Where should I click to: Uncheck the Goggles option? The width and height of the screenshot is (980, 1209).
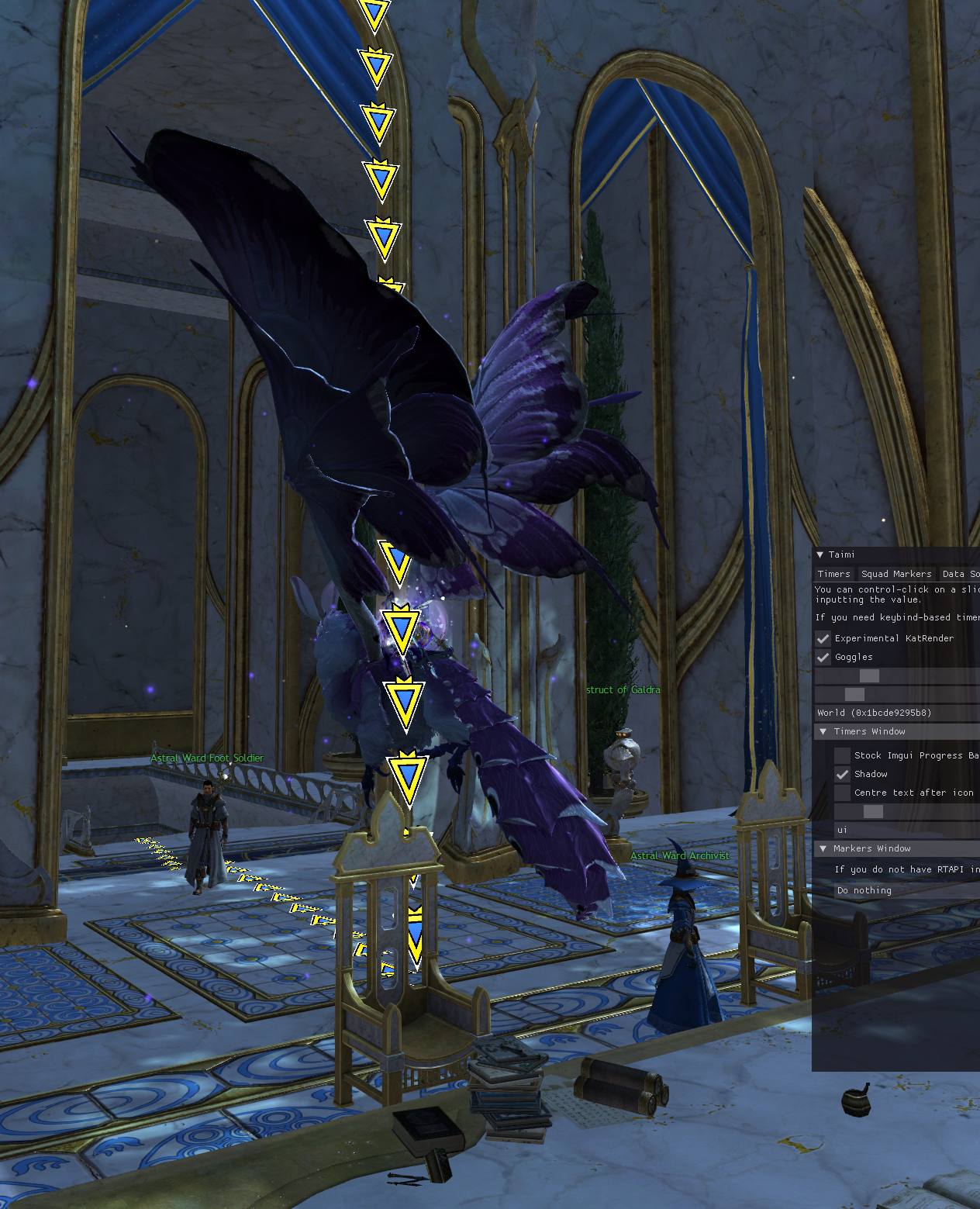click(x=823, y=657)
